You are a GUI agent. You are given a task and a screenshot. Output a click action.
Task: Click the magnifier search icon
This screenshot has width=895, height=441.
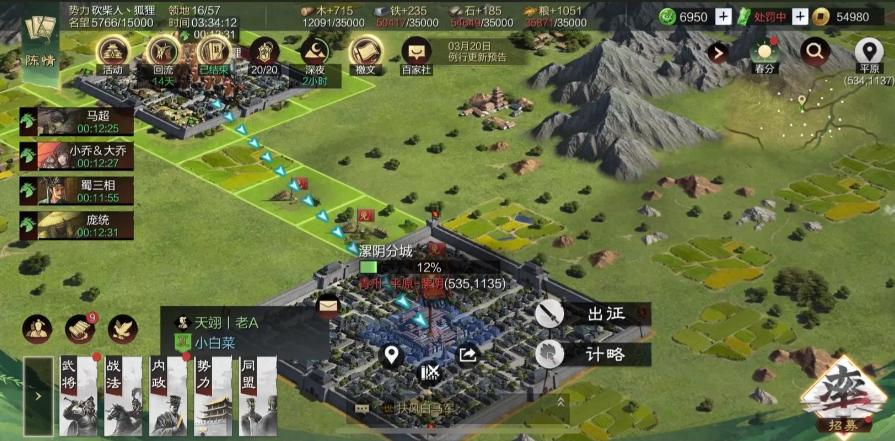[817, 51]
